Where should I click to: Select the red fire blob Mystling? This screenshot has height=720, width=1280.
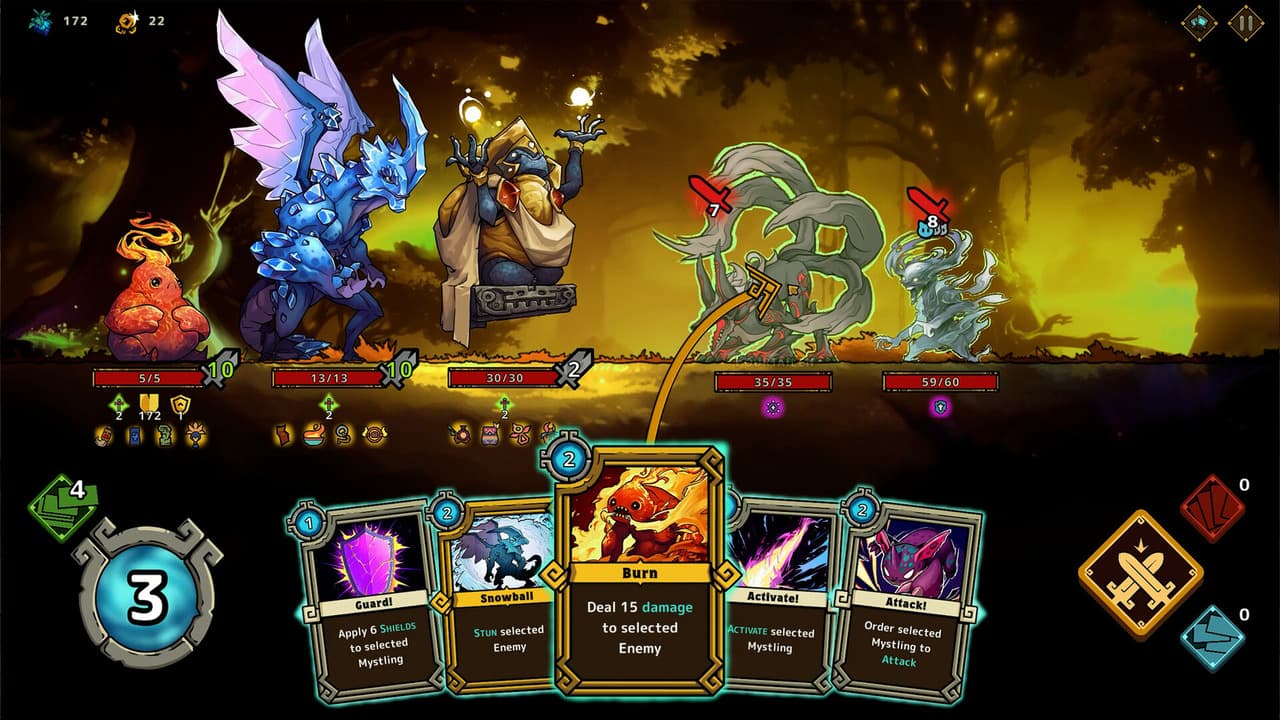coord(155,300)
